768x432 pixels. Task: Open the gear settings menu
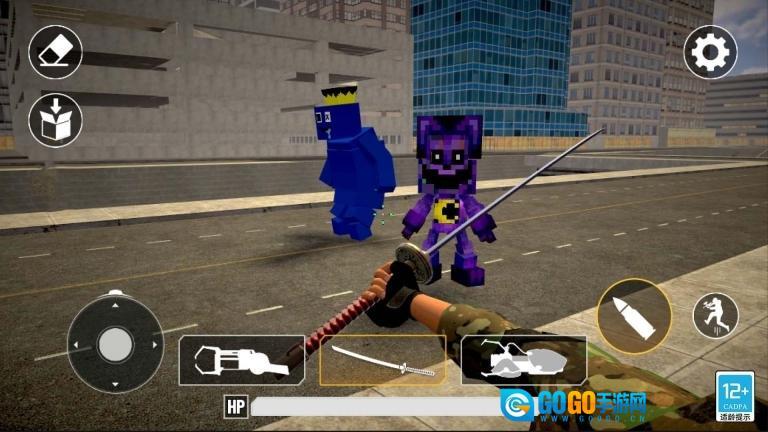pos(710,52)
